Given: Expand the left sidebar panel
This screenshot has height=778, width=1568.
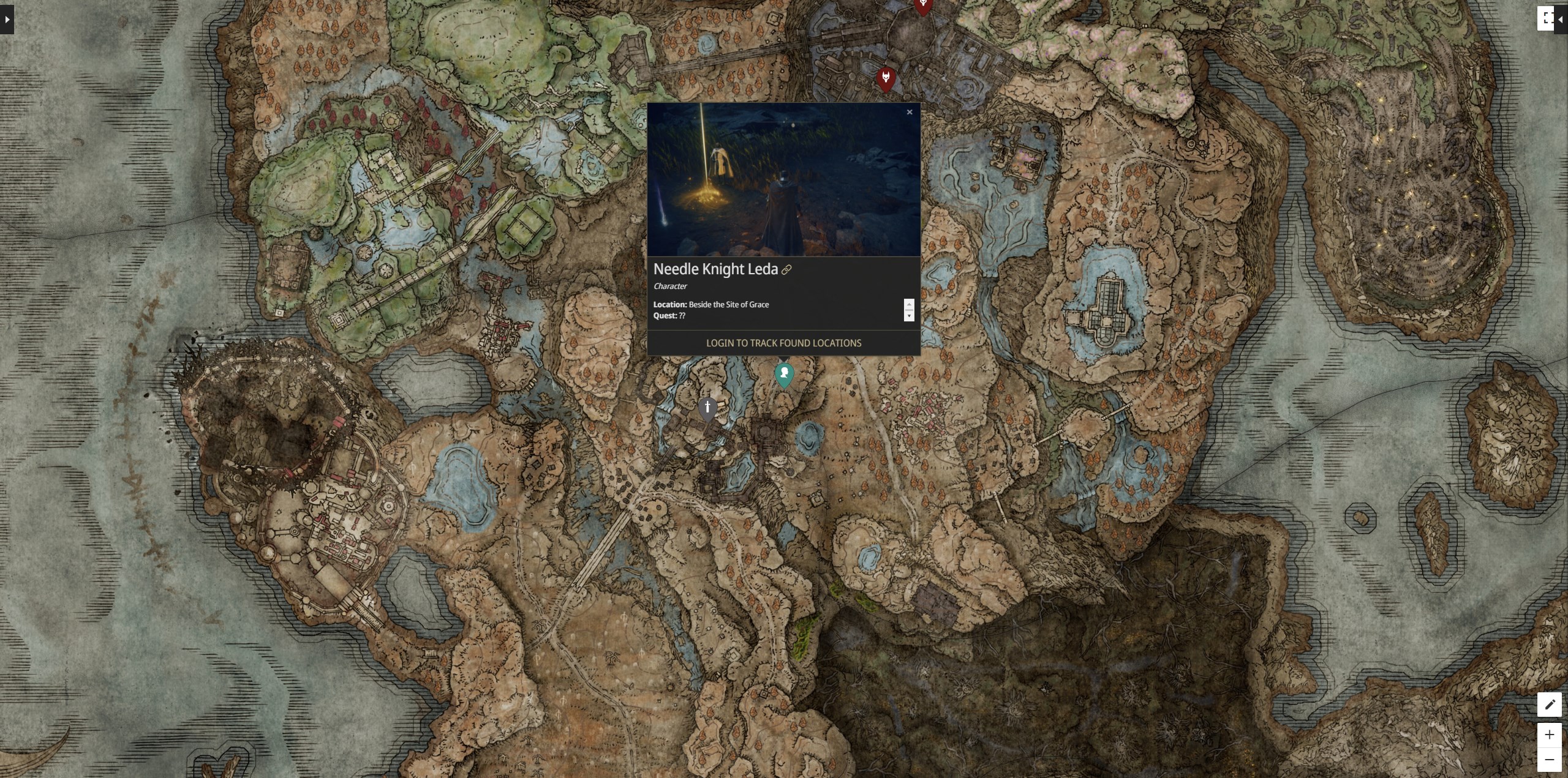Looking at the screenshot, I should (6, 20).
